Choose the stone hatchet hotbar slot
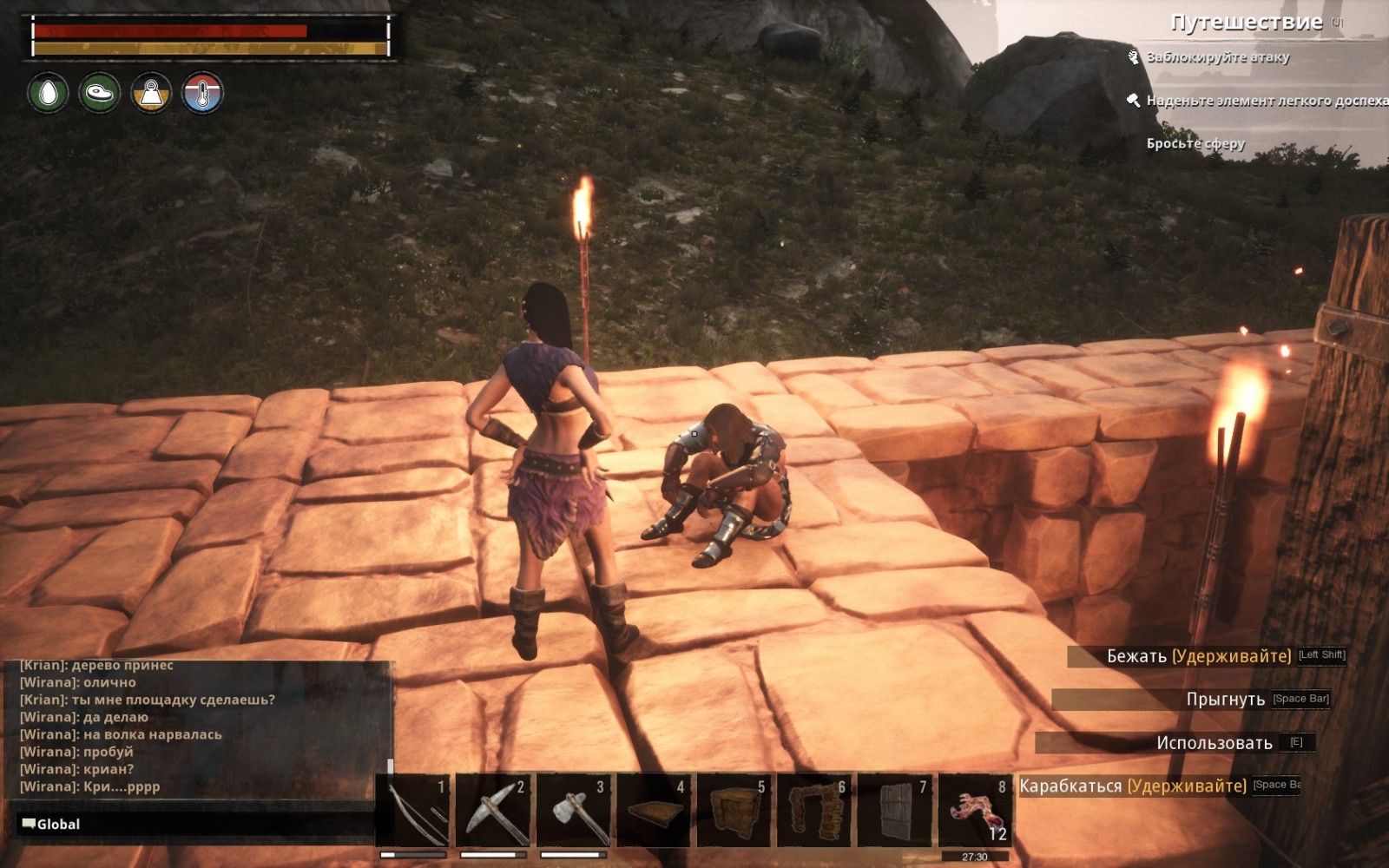1389x868 pixels. coord(573,812)
